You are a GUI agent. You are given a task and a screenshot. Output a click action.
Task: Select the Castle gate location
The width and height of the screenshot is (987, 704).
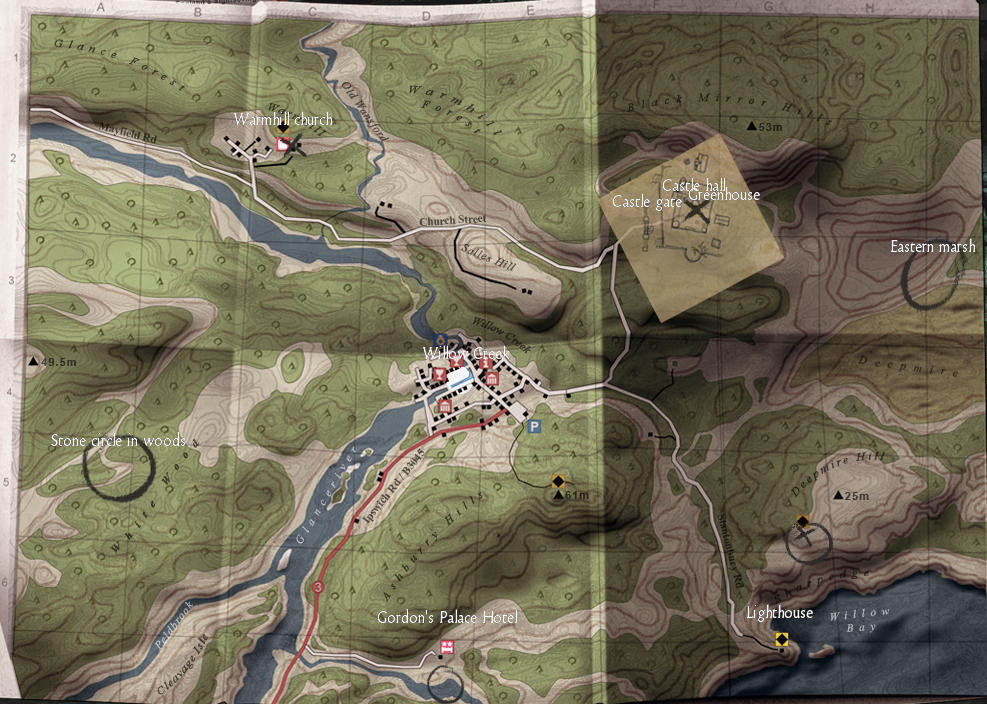638,202
